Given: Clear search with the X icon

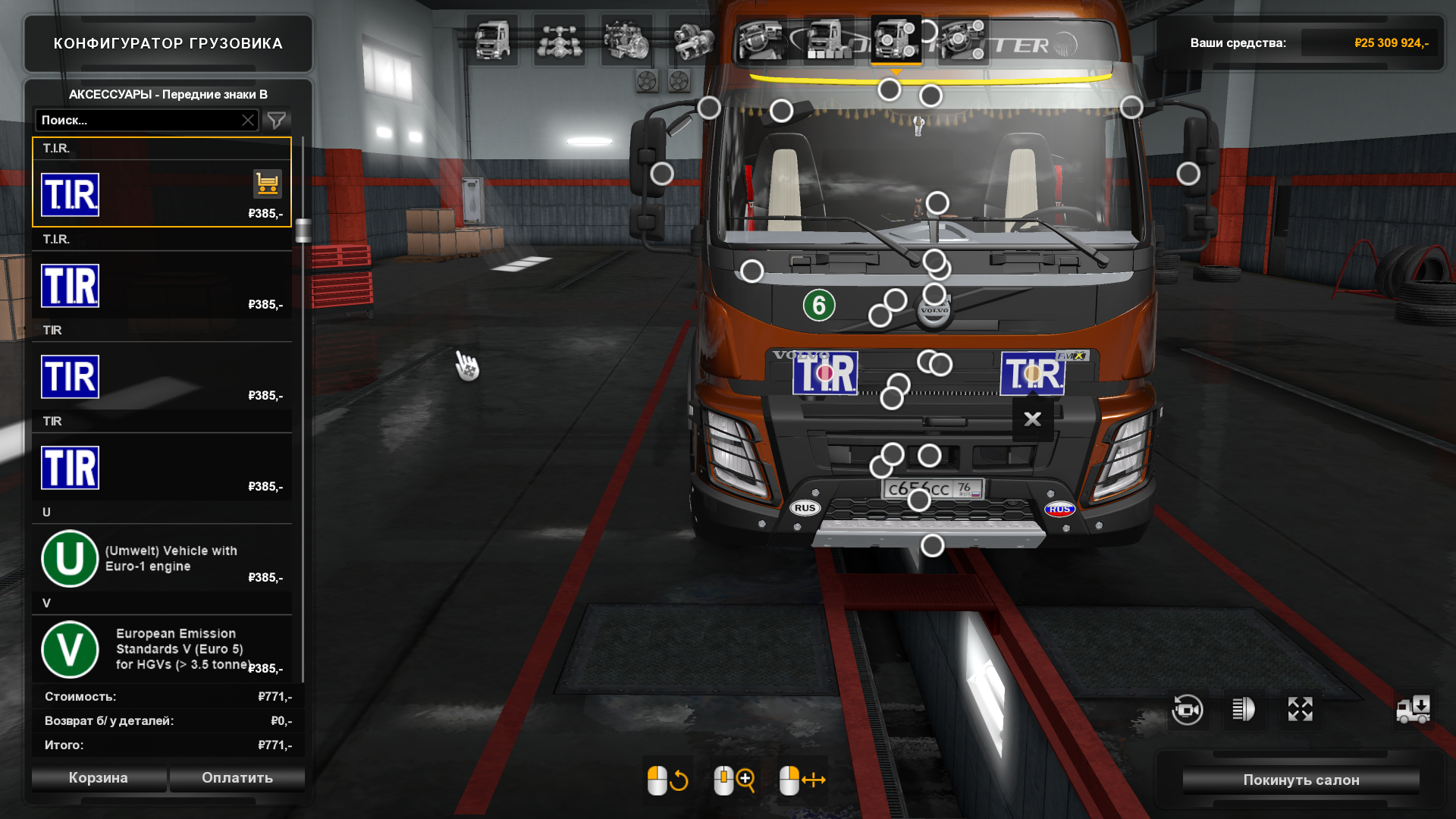Looking at the screenshot, I should click(x=248, y=120).
